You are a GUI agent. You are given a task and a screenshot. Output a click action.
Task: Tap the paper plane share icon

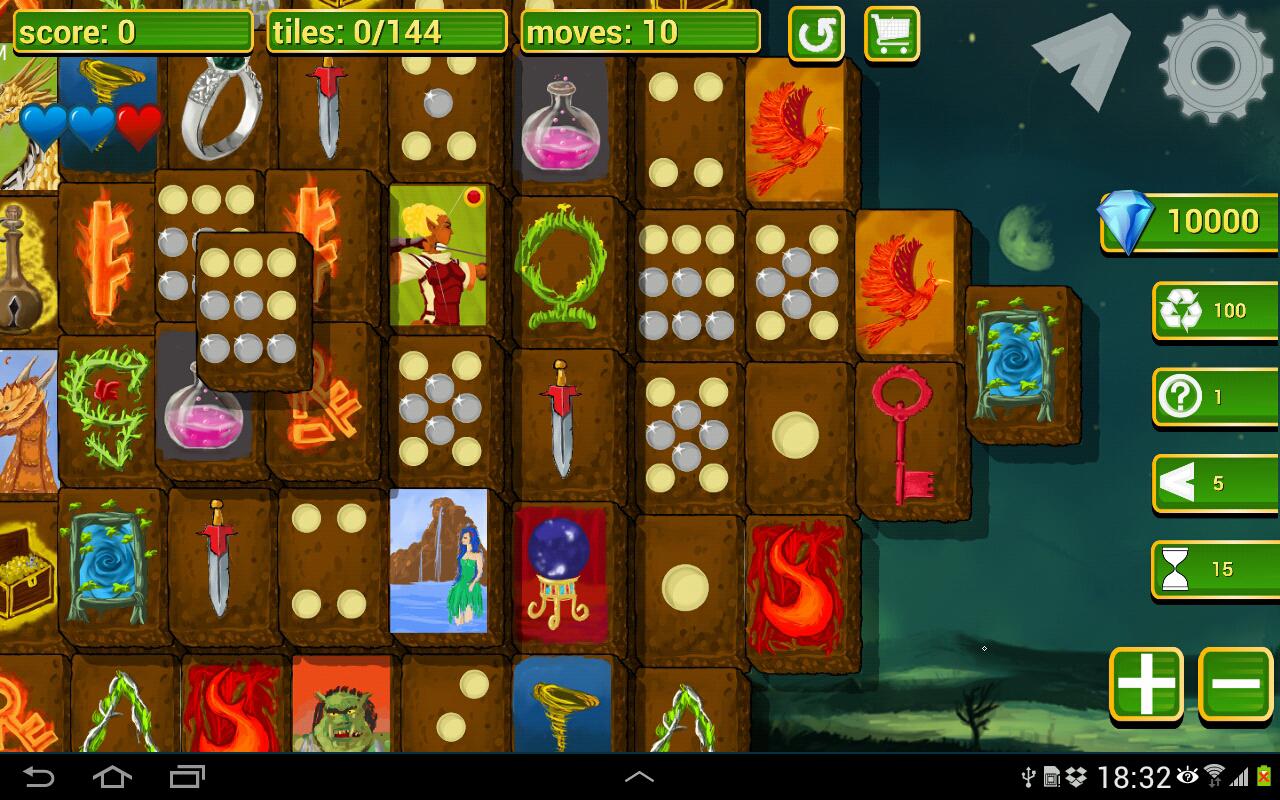(1083, 58)
